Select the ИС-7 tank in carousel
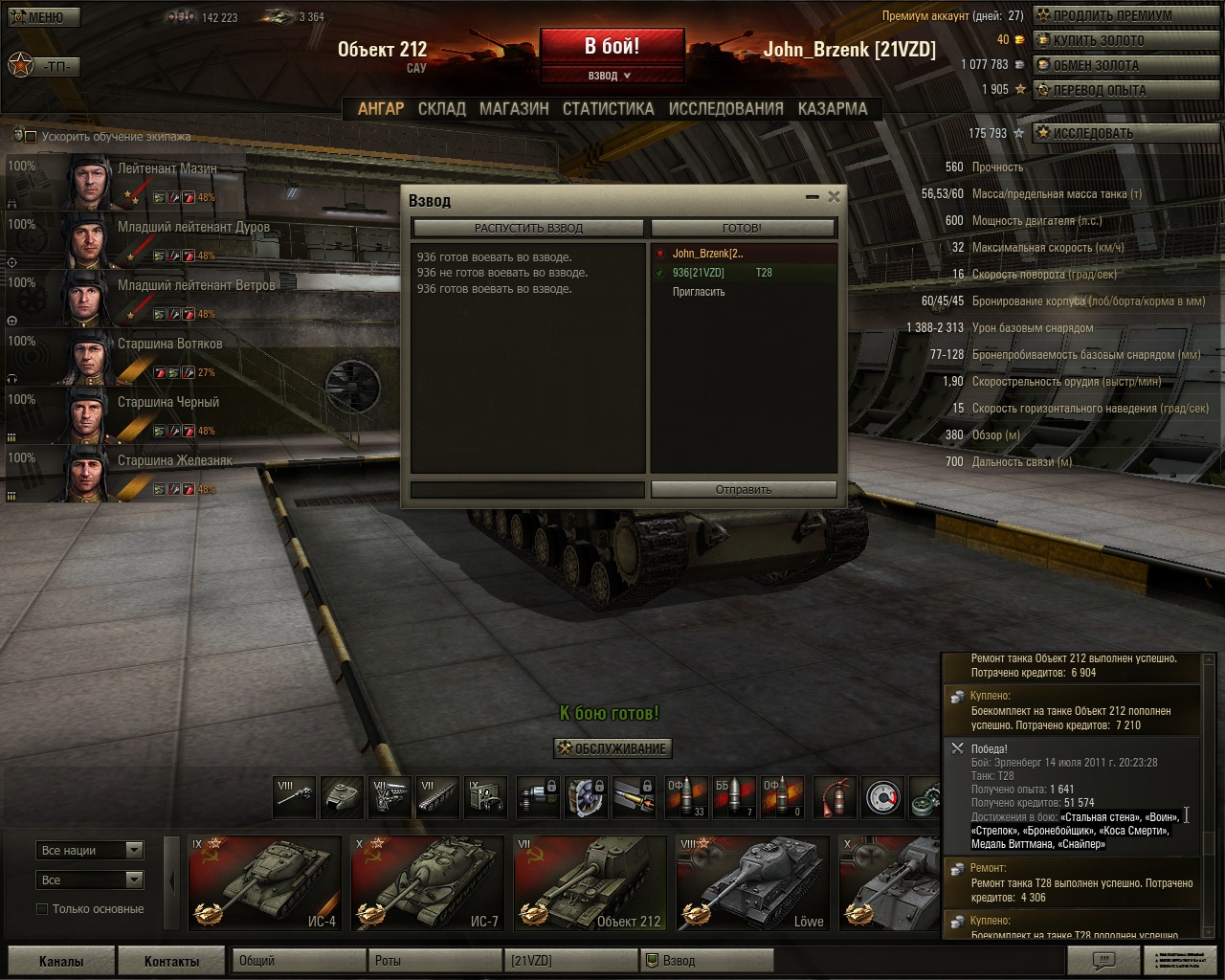Image resolution: width=1225 pixels, height=980 pixels. [428, 882]
